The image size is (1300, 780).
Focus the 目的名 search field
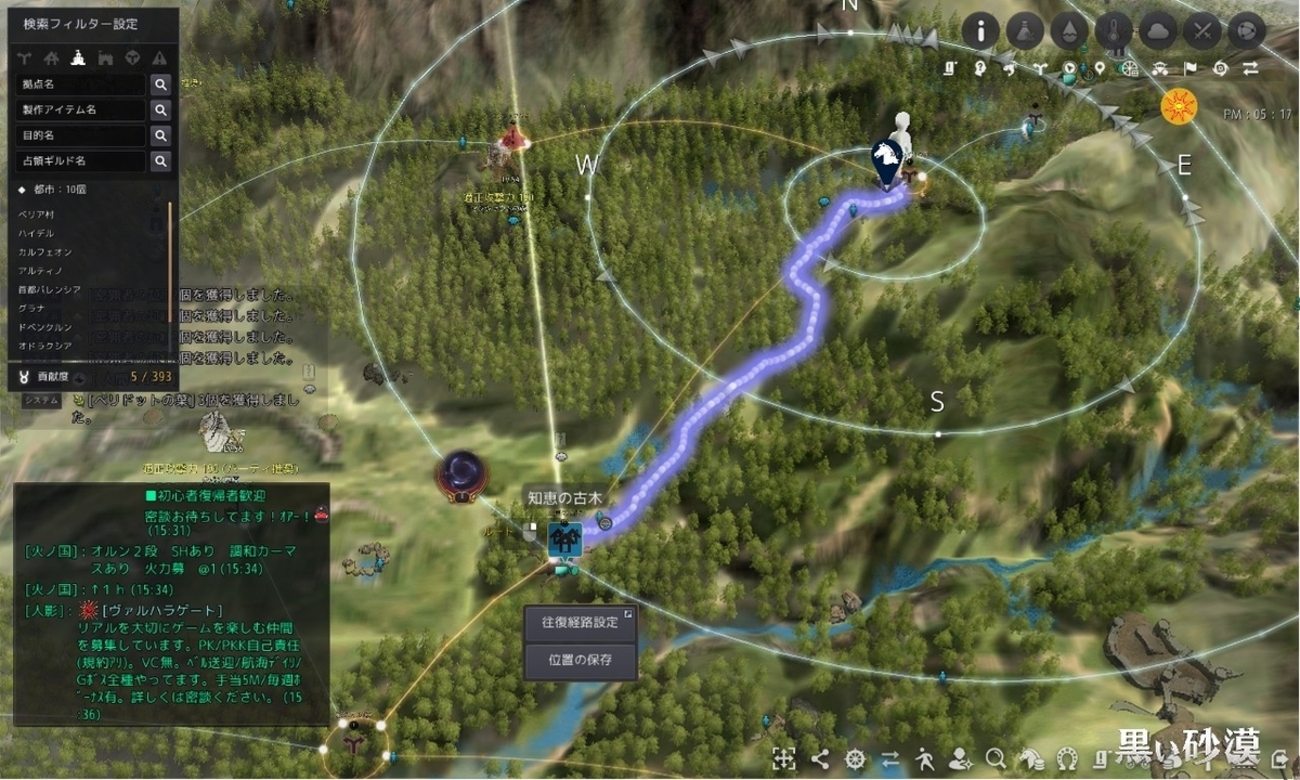81,135
